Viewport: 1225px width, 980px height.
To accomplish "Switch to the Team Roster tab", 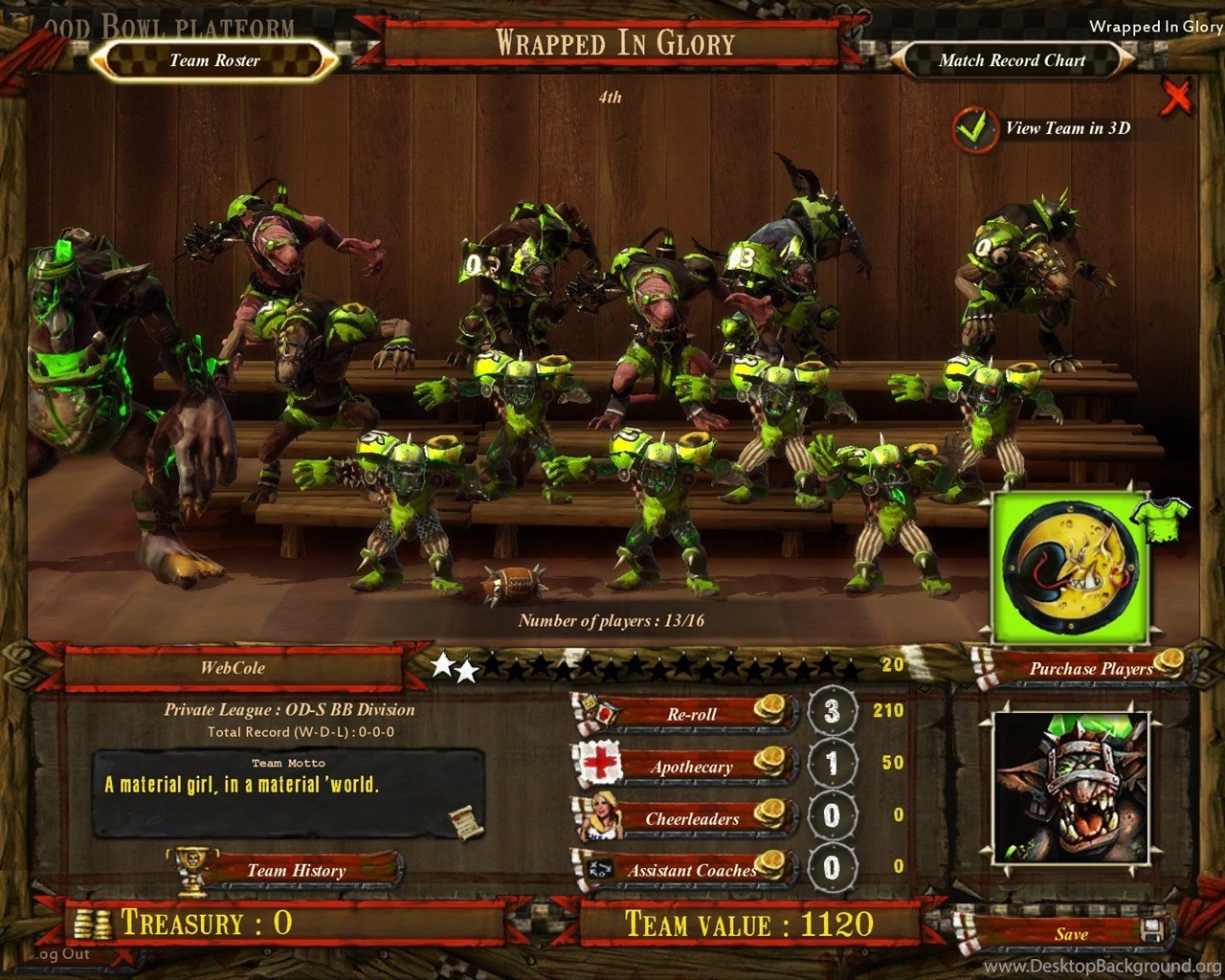I will (x=214, y=60).
